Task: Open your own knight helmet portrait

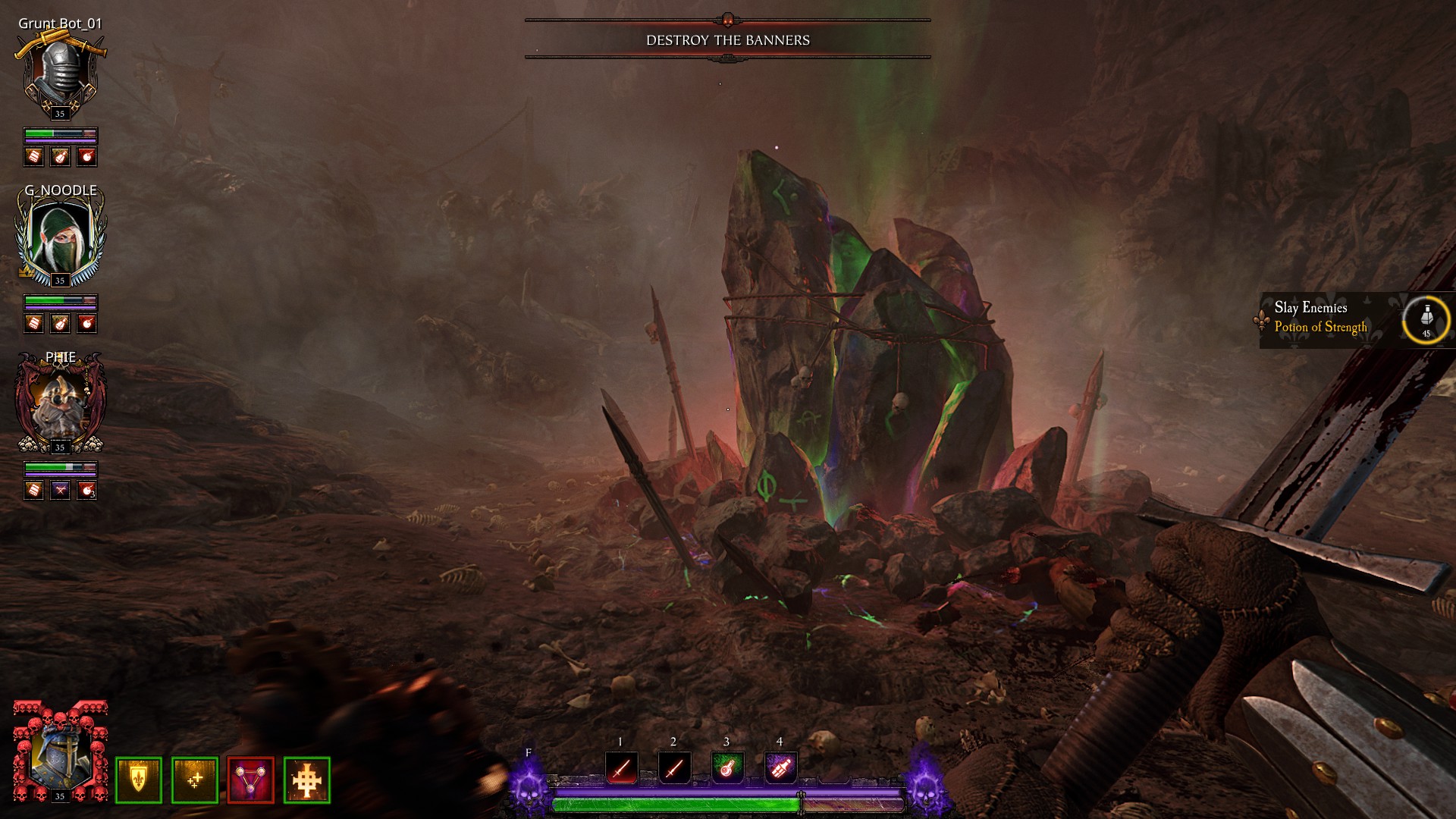Action: coord(60,752)
